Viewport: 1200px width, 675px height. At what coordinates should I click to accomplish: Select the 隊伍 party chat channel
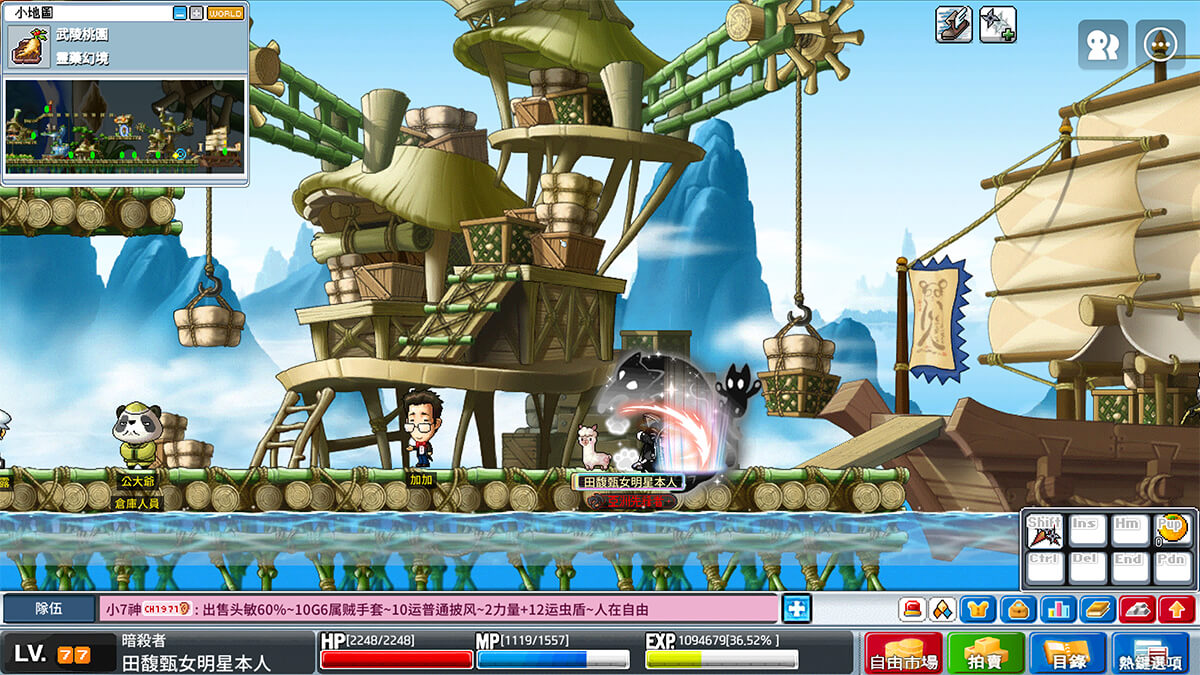click(48, 608)
